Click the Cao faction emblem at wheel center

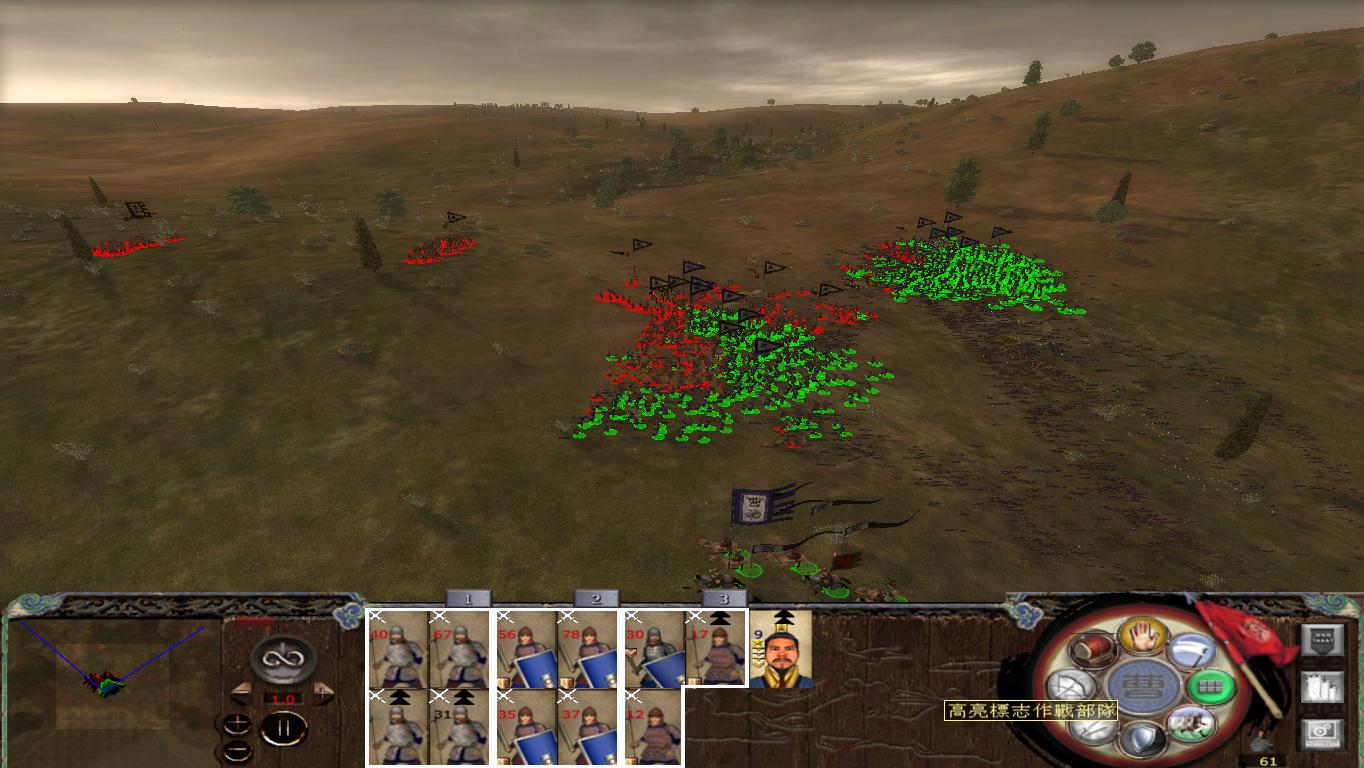(x=1143, y=686)
